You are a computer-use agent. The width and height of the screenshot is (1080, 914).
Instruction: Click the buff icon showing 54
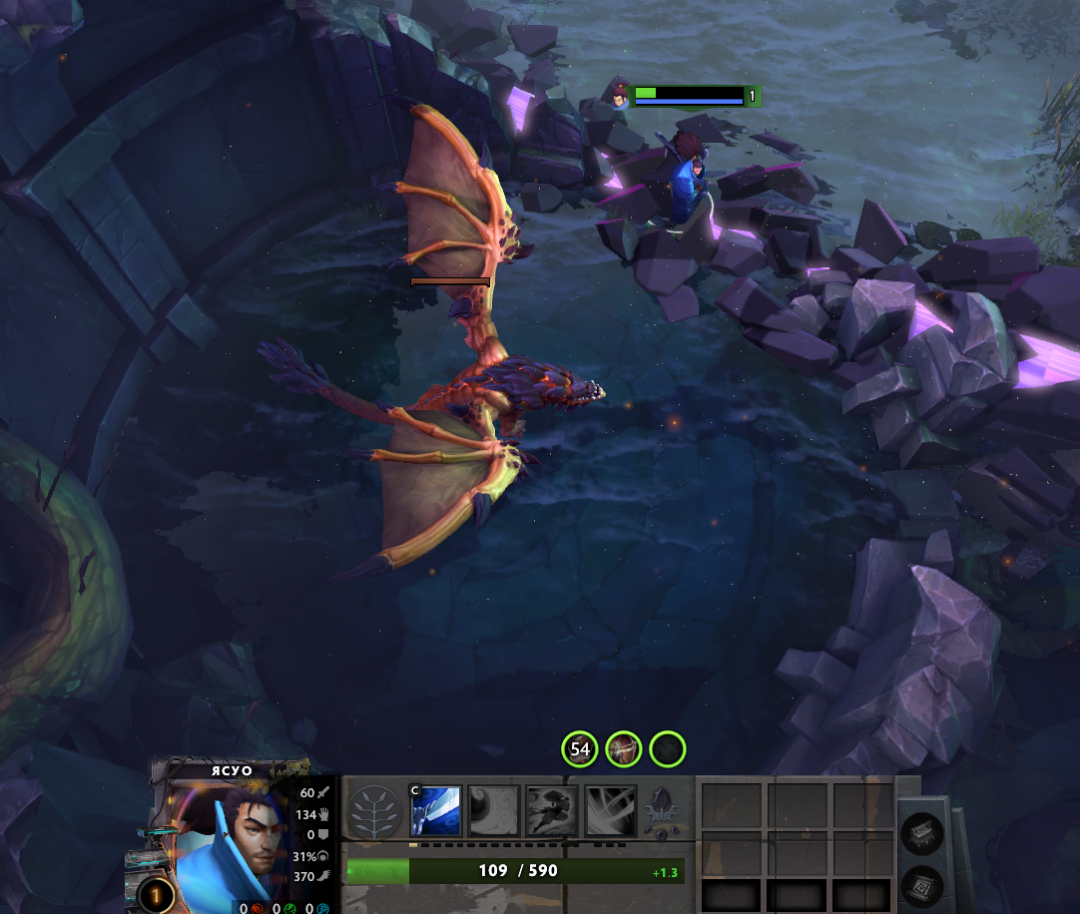pyautogui.click(x=580, y=748)
